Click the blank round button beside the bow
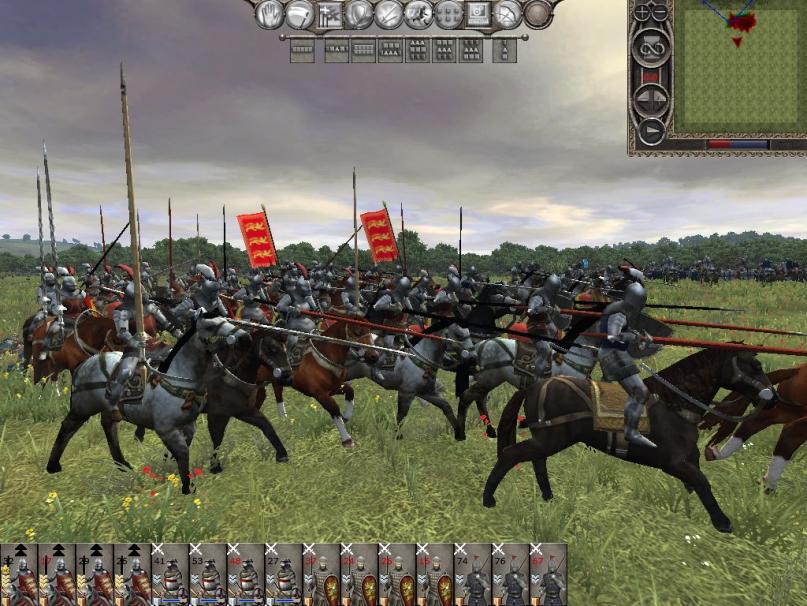This screenshot has height=606, width=807. coord(539,14)
